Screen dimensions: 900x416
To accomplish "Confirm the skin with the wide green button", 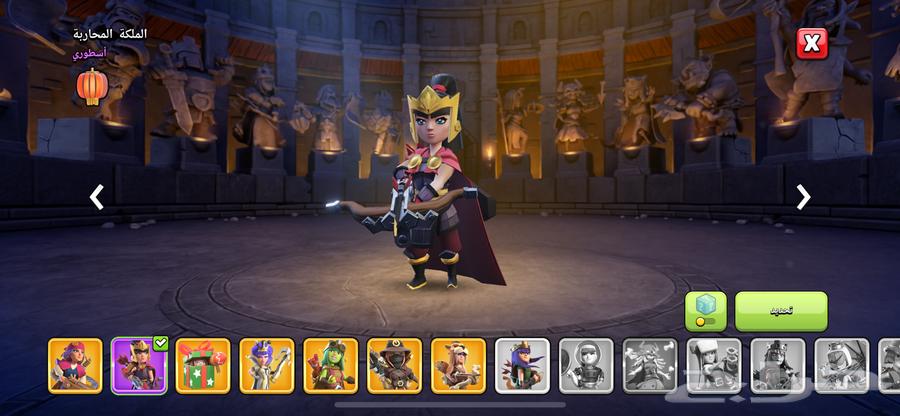I will click(781, 311).
